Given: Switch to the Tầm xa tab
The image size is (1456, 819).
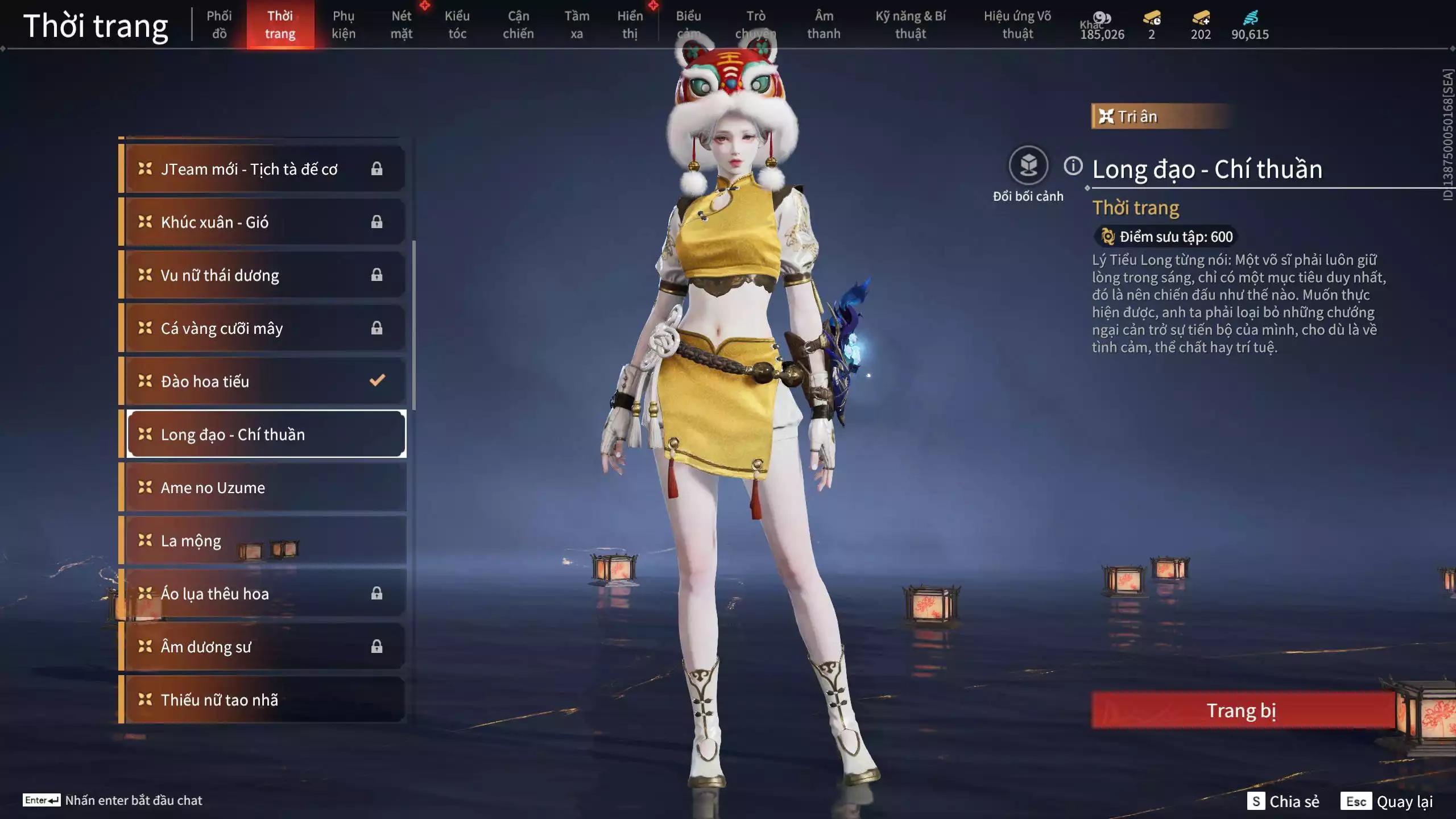Looking at the screenshot, I should point(577,25).
